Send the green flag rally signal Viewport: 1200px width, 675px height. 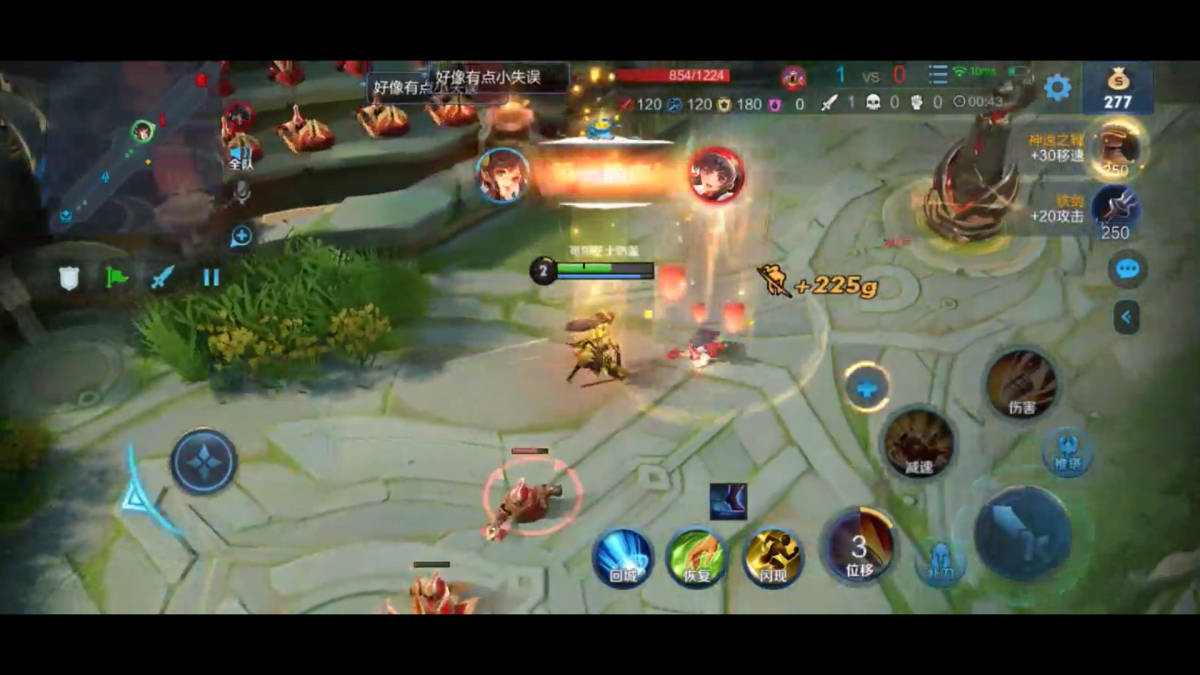[117, 277]
